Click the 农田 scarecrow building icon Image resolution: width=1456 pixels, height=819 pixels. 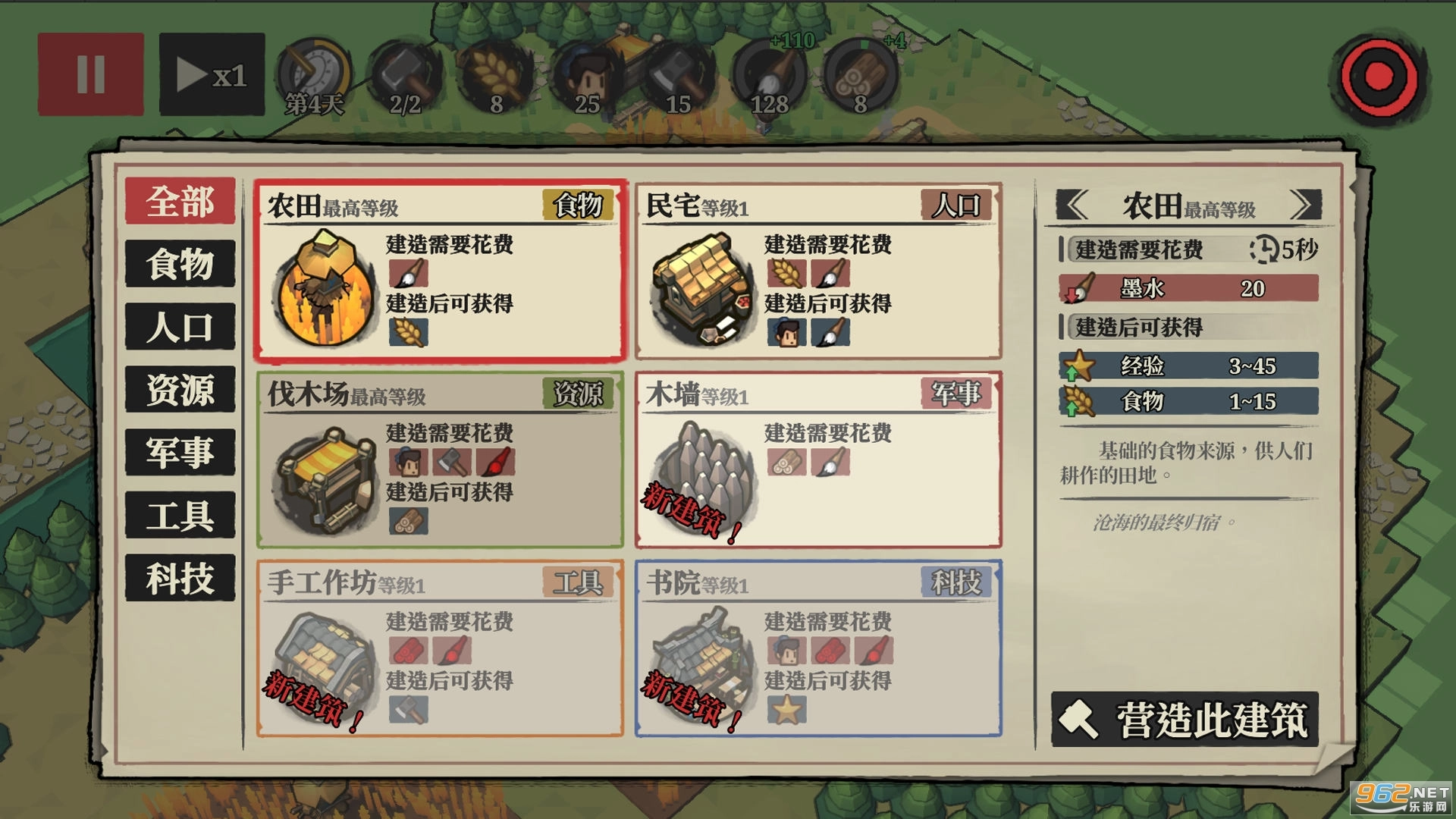(325, 288)
